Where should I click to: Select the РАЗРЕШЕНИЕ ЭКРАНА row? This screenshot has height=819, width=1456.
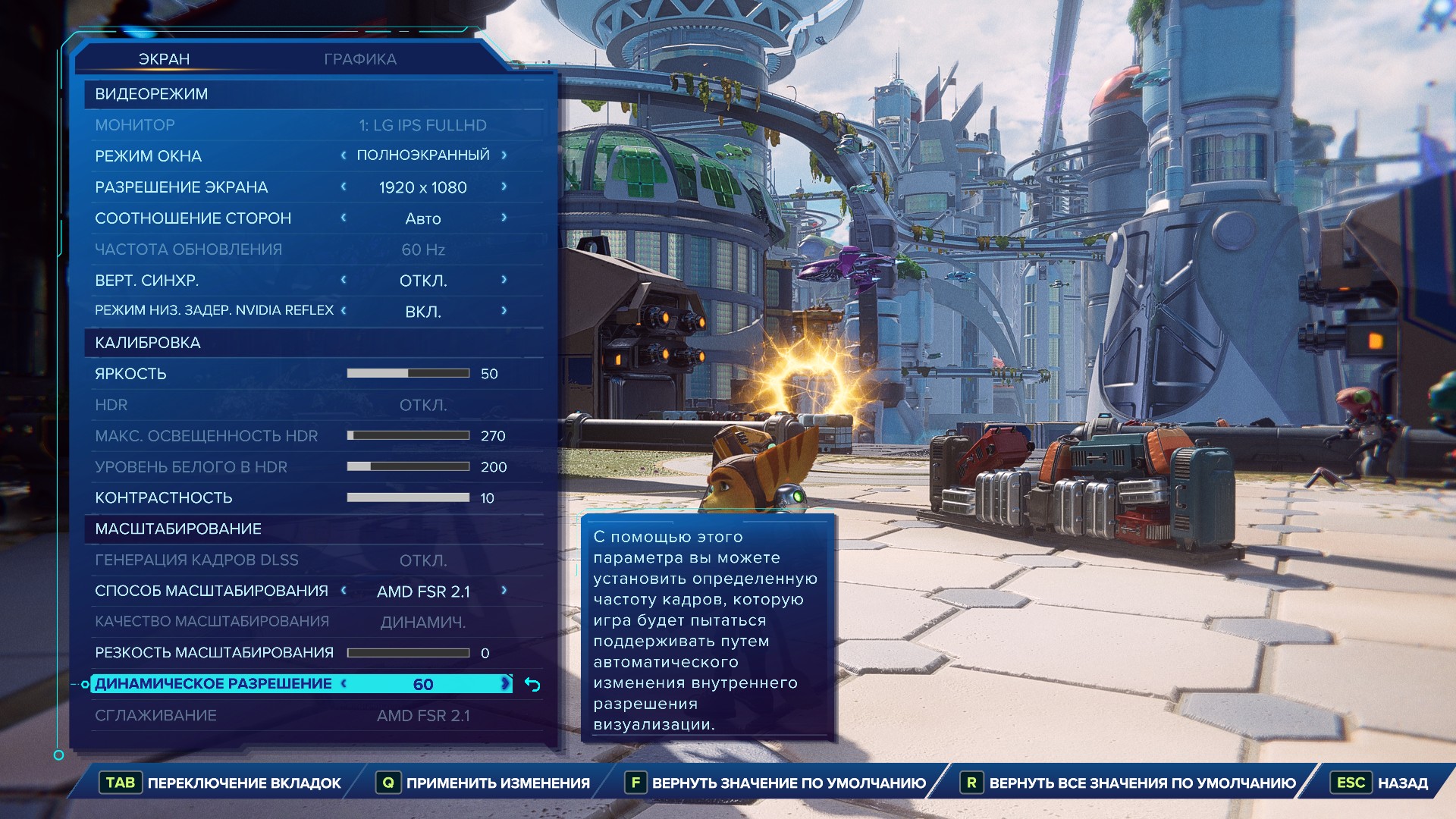182,187
